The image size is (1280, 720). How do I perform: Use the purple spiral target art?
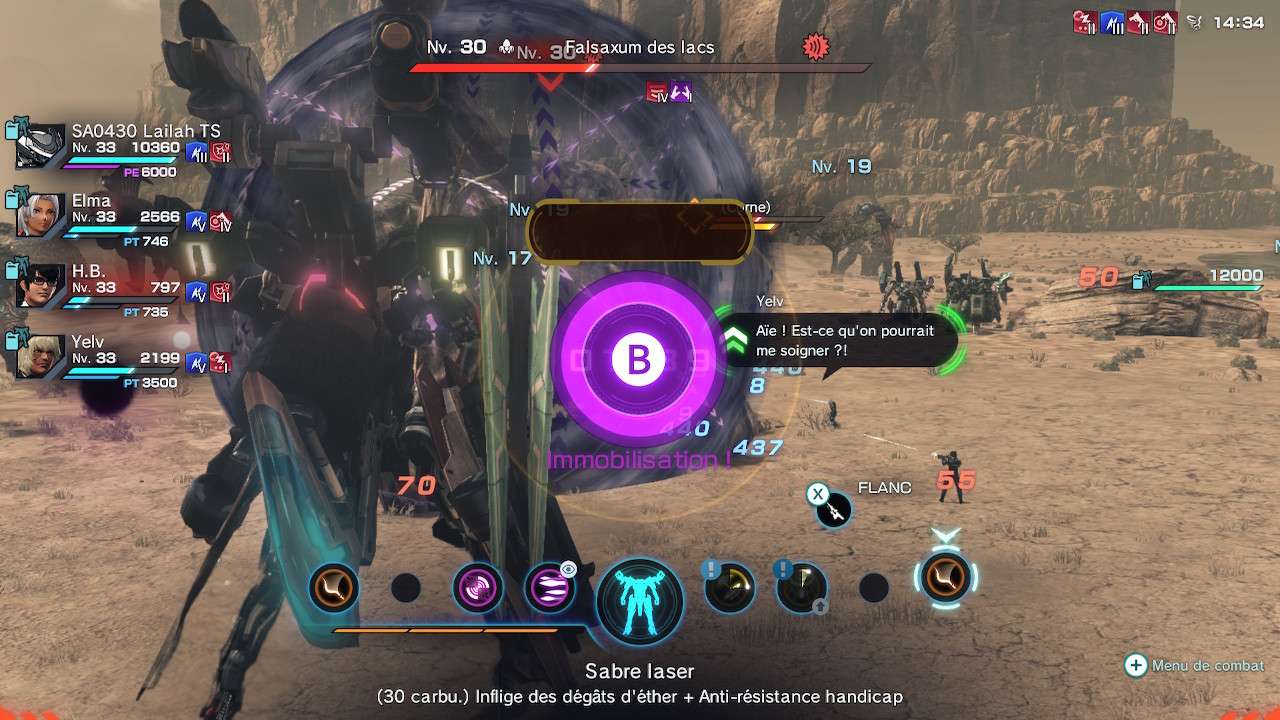point(478,588)
